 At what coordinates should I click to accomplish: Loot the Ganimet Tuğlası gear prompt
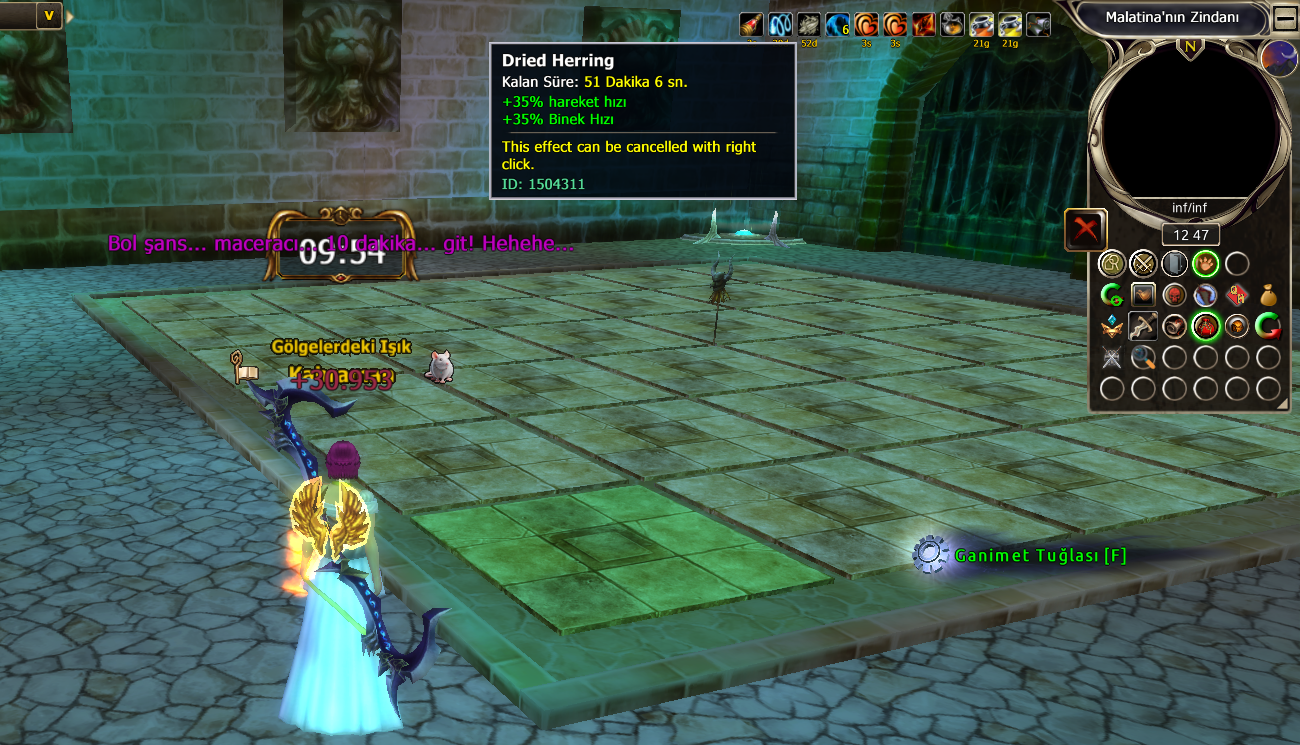pos(930,555)
